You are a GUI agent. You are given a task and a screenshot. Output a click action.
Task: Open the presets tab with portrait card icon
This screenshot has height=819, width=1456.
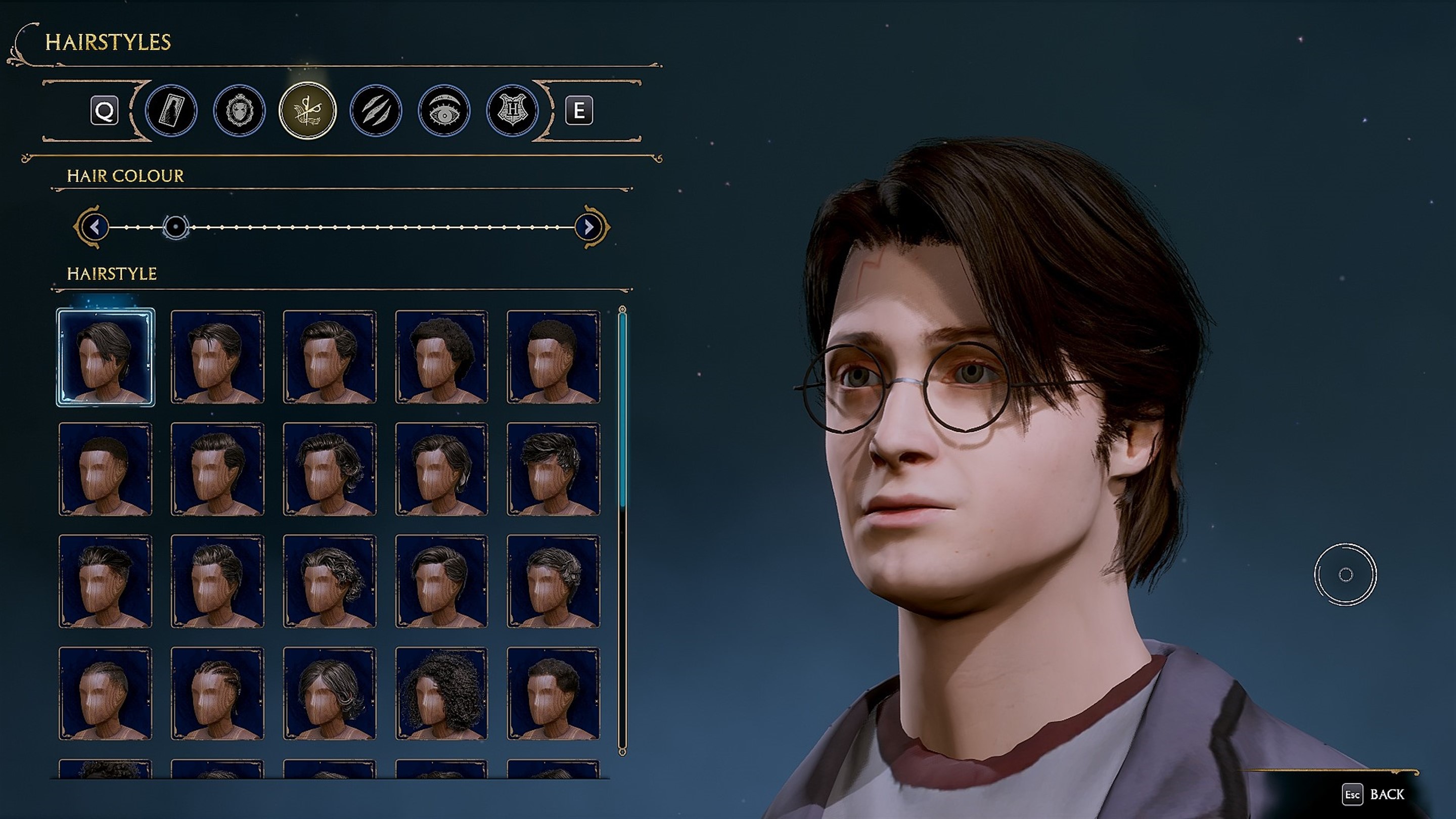pyautogui.click(x=171, y=110)
